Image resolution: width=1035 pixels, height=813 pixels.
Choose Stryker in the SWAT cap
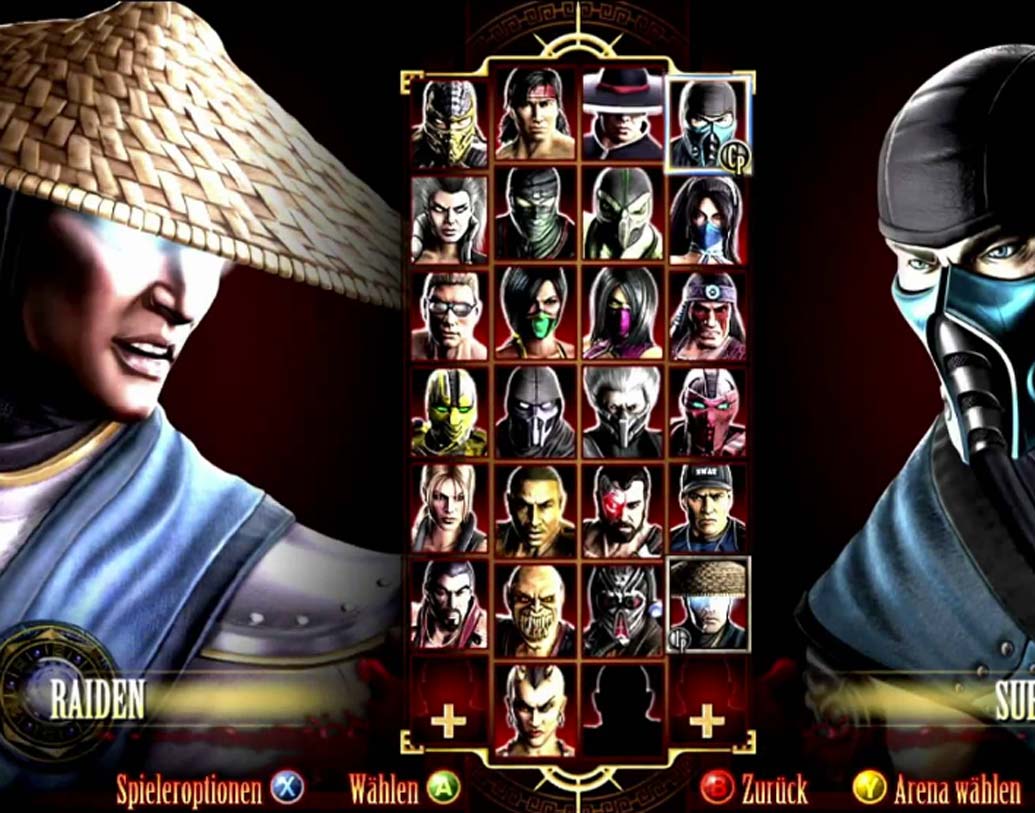tap(707, 509)
